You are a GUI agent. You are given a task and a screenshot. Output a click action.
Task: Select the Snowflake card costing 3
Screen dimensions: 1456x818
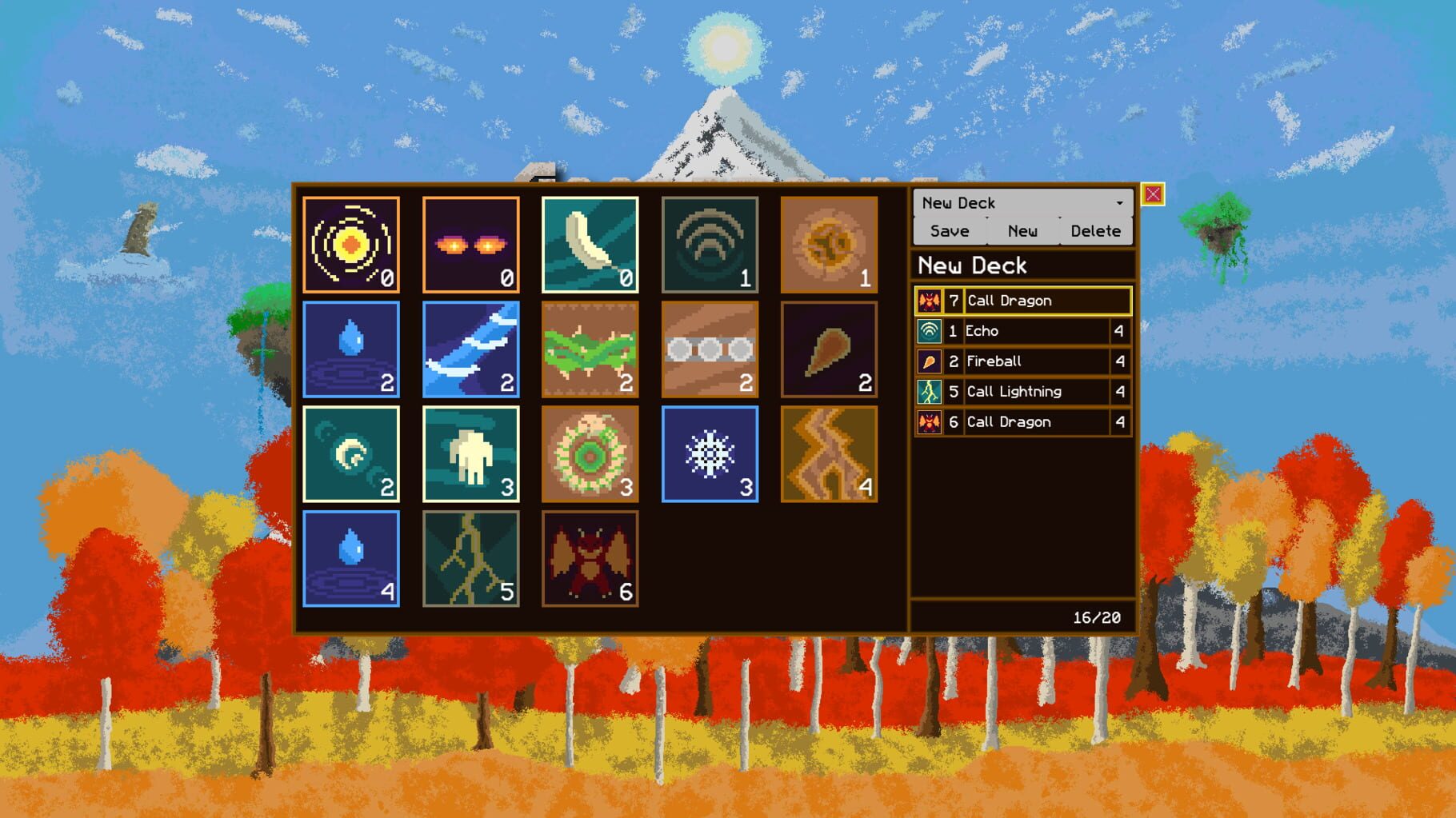(710, 453)
